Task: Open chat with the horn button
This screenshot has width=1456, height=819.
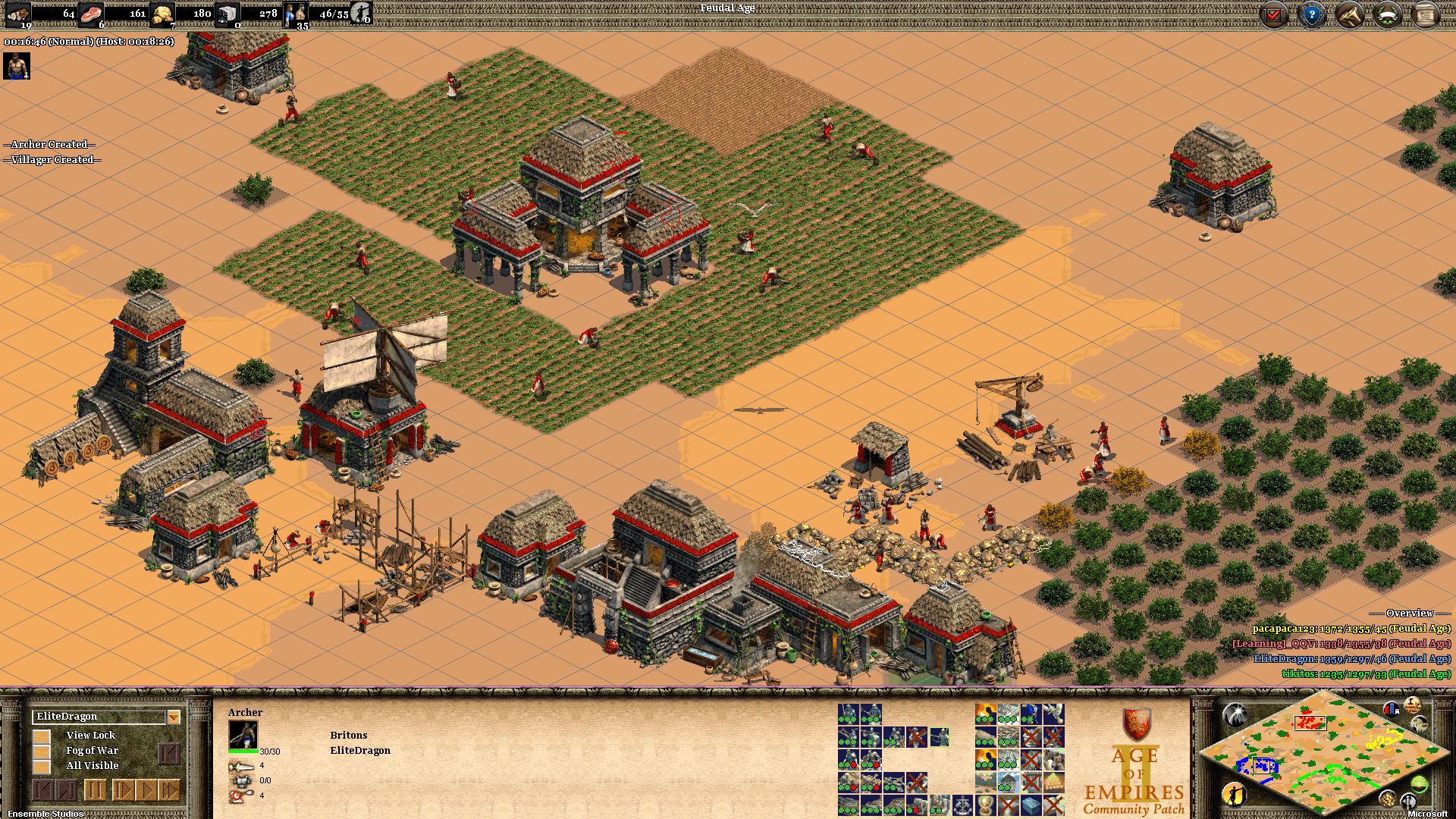Action: pos(1350,15)
